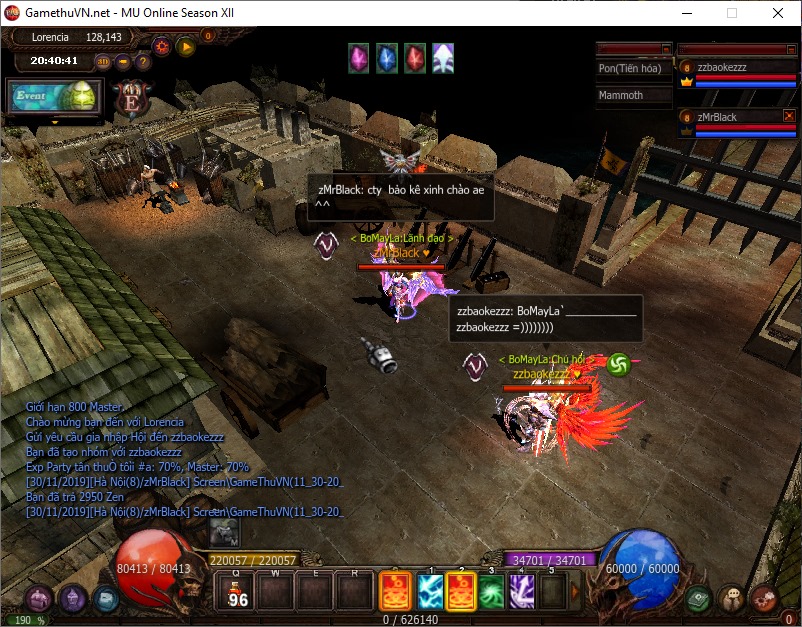Click the orange play arrow button
Screen dimensions: 802x627
click(186, 45)
